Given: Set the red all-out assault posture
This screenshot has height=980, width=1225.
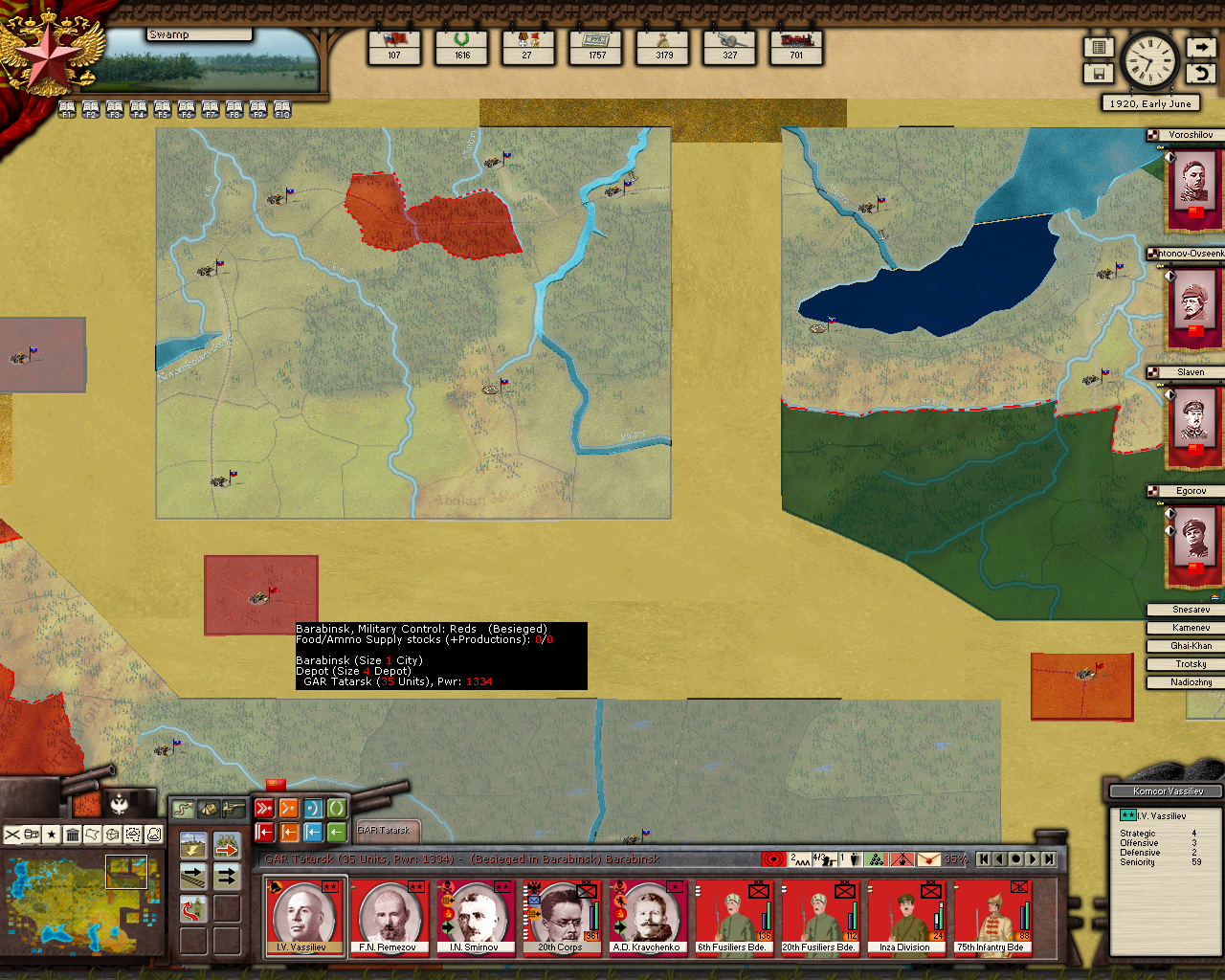Looking at the screenshot, I should [x=264, y=809].
